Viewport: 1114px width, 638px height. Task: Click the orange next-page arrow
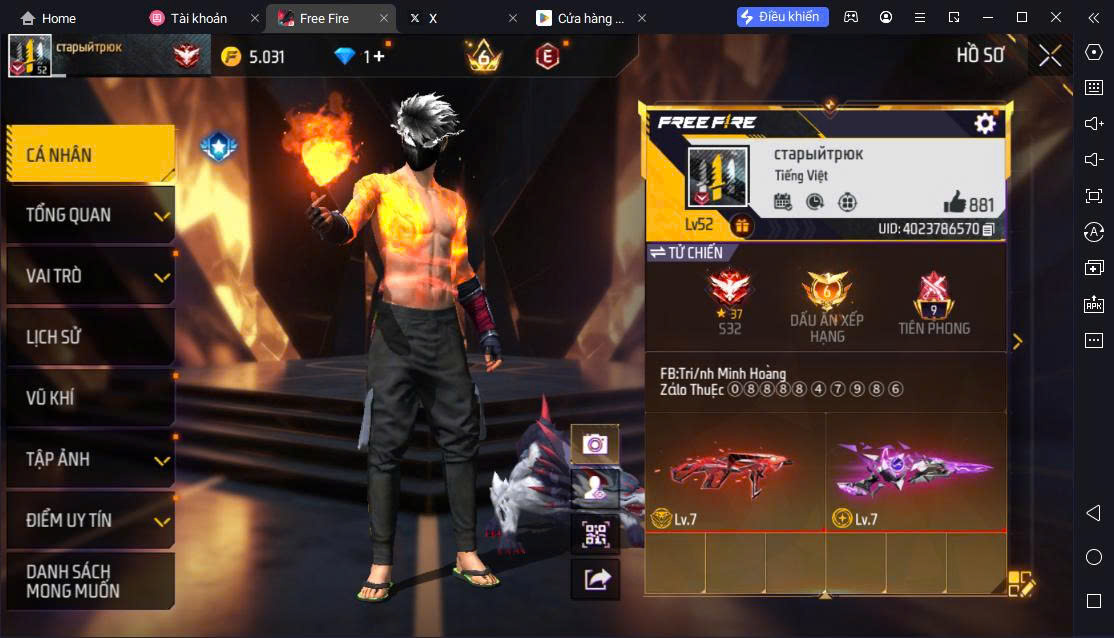coord(1018,342)
